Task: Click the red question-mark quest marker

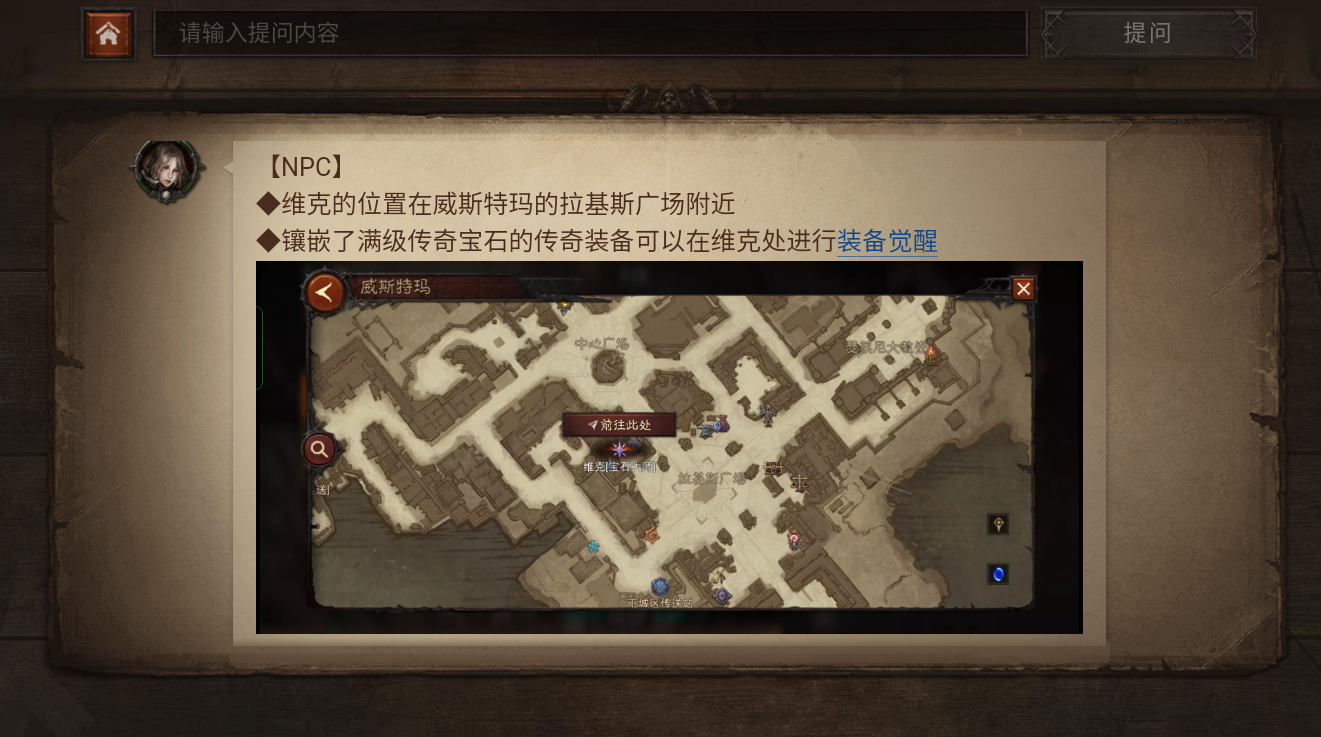Action: point(793,538)
